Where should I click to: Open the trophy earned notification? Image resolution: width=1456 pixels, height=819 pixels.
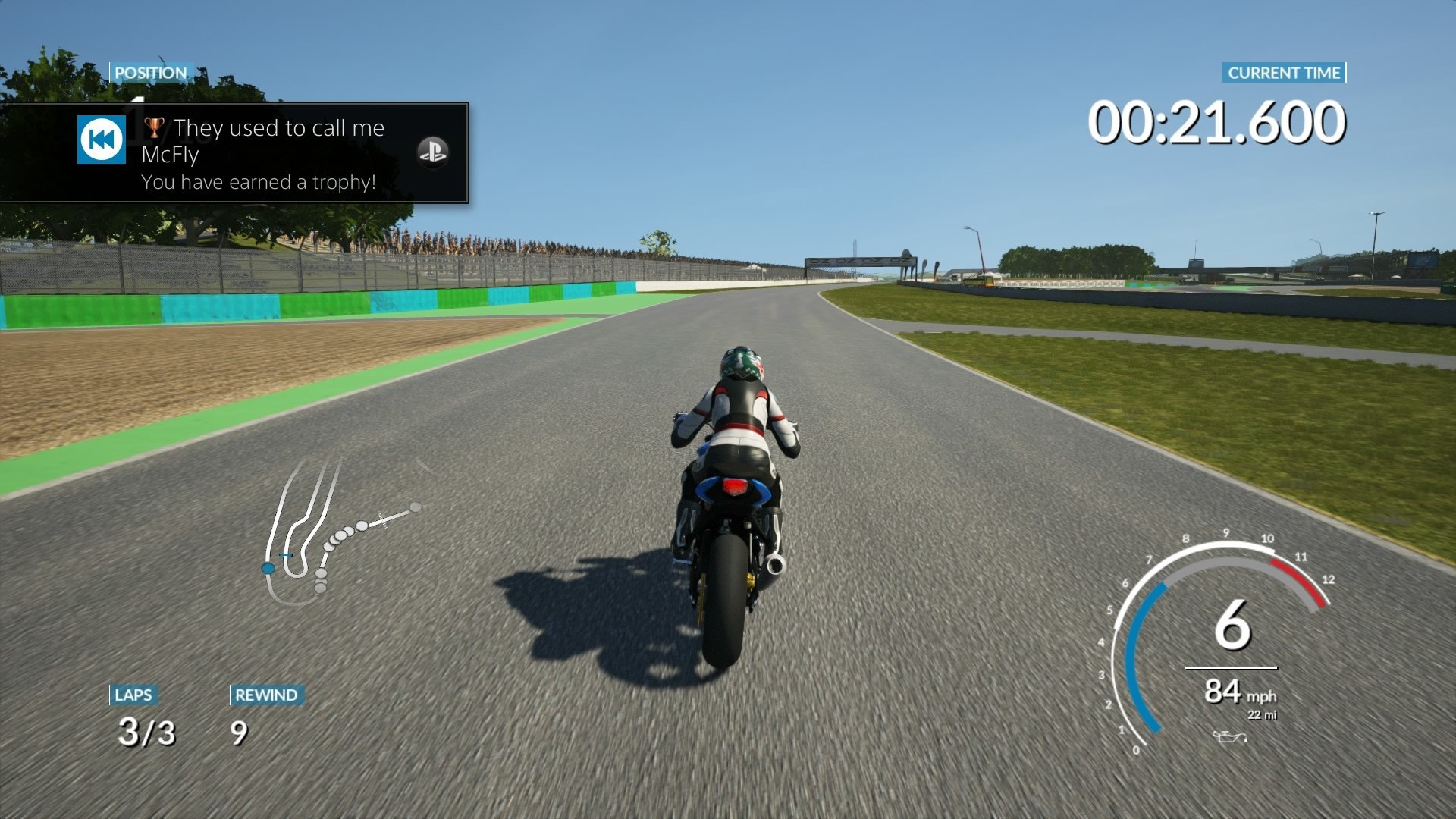pyautogui.click(x=262, y=154)
